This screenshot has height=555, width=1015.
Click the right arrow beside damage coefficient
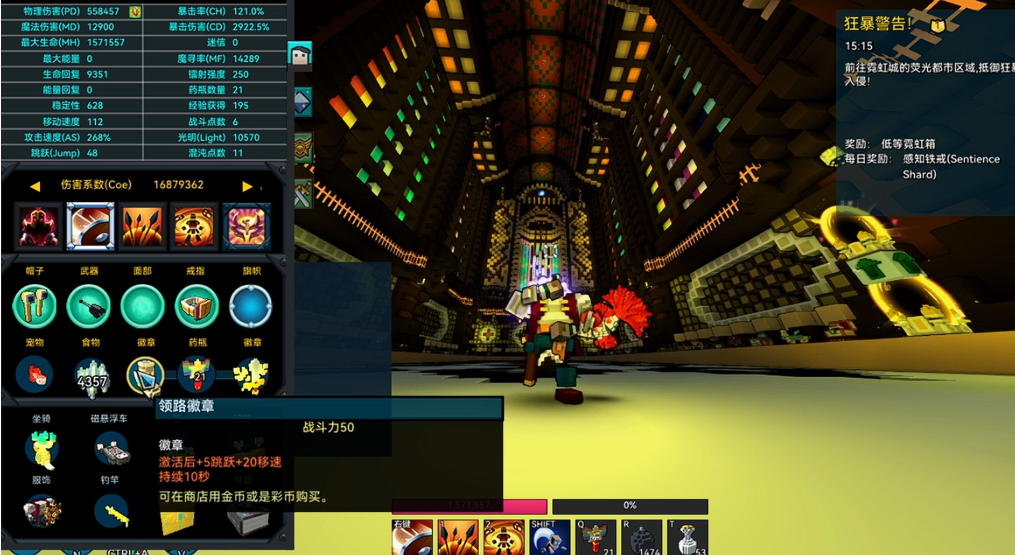point(247,186)
